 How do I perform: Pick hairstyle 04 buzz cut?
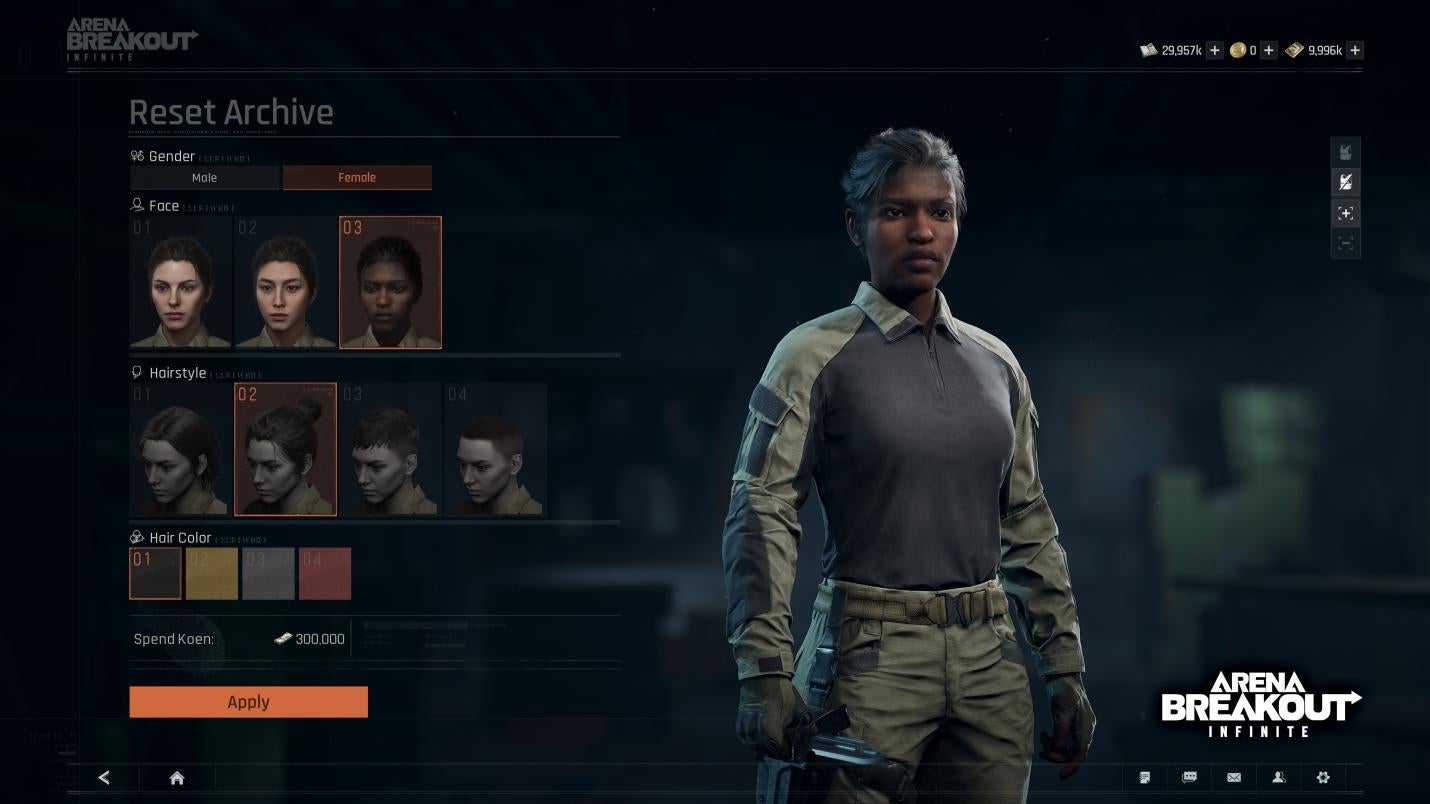(495, 450)
